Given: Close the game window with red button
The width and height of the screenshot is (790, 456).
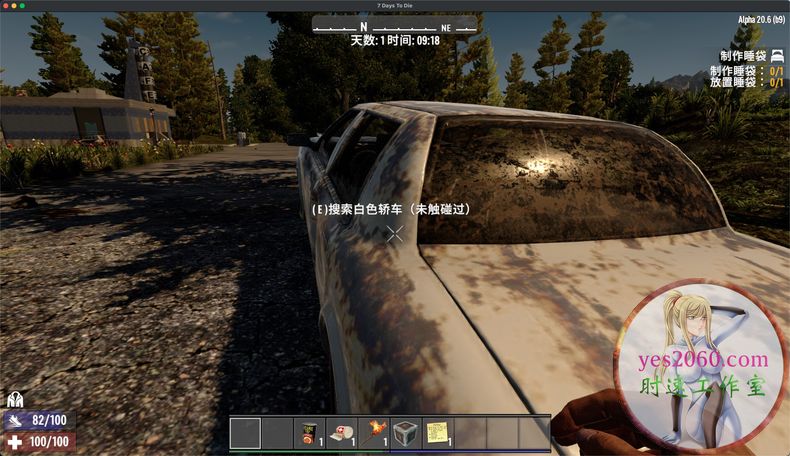Looking at the screenshot, I should click(x=6, y=6).
